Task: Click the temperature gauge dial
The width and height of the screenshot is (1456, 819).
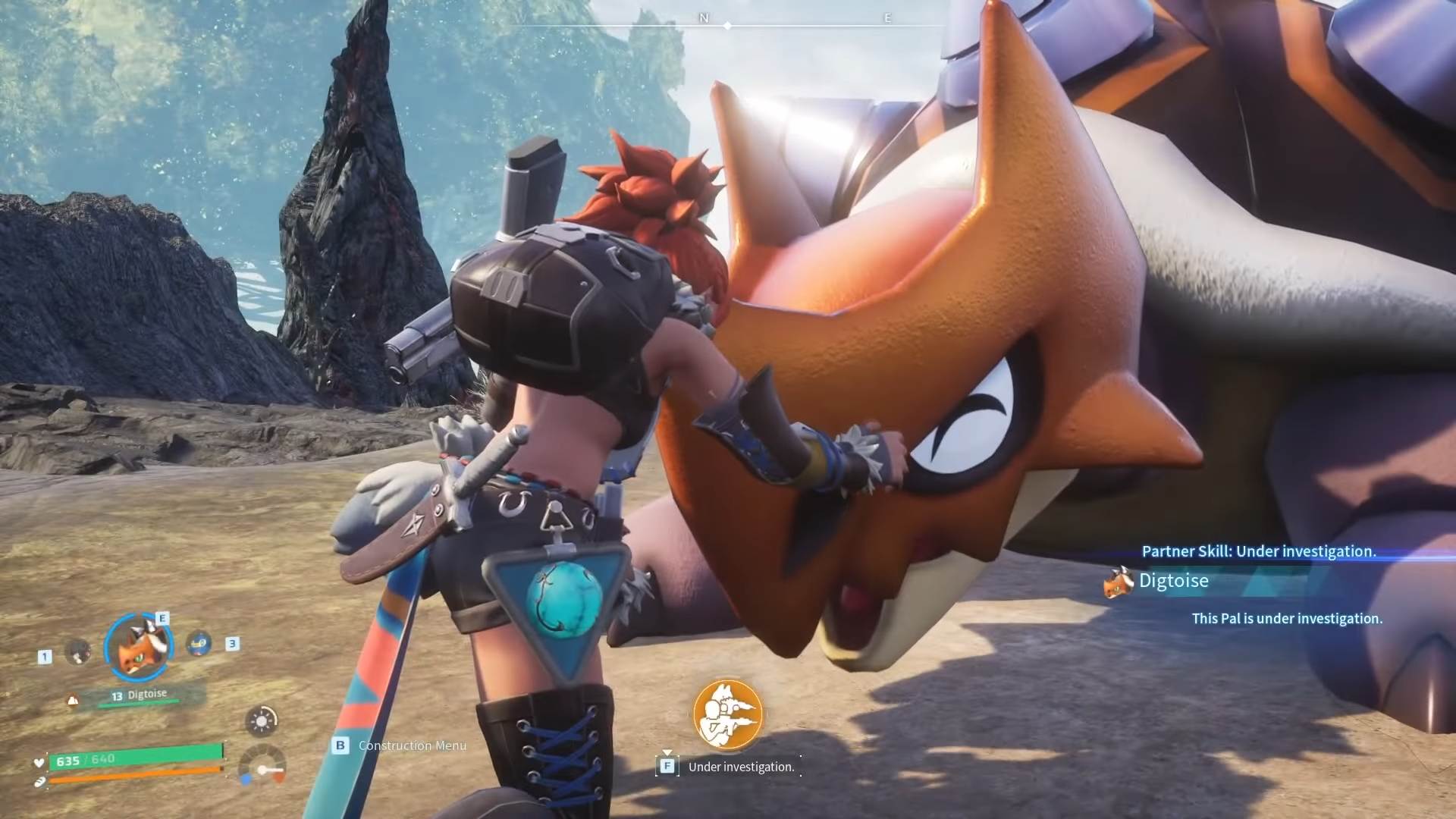Action: tap(262, 766)
